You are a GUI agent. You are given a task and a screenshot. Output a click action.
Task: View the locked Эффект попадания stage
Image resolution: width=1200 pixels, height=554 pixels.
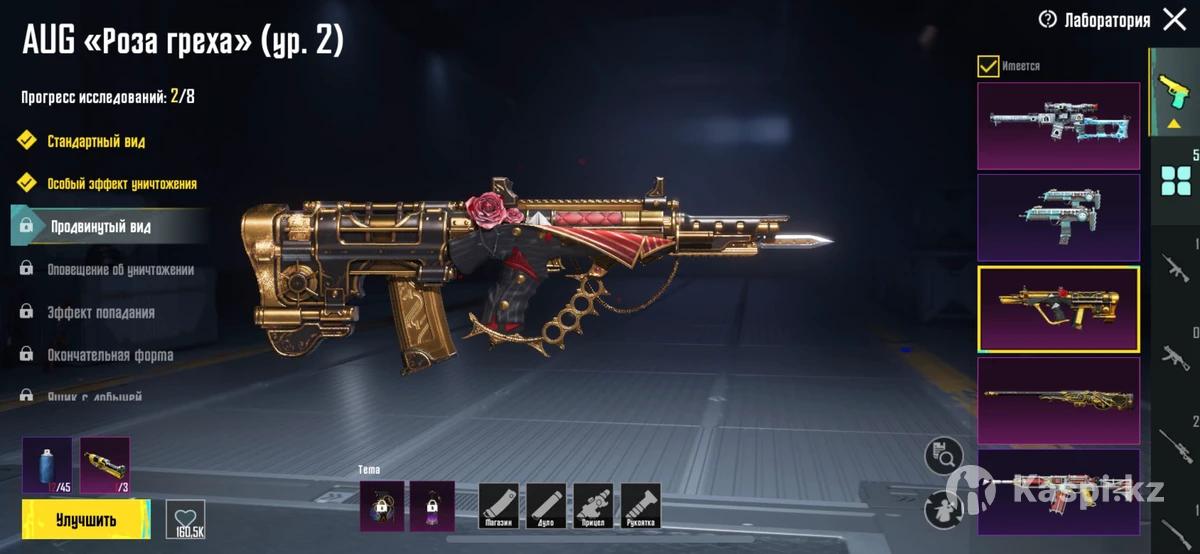(x=100, y=312)
